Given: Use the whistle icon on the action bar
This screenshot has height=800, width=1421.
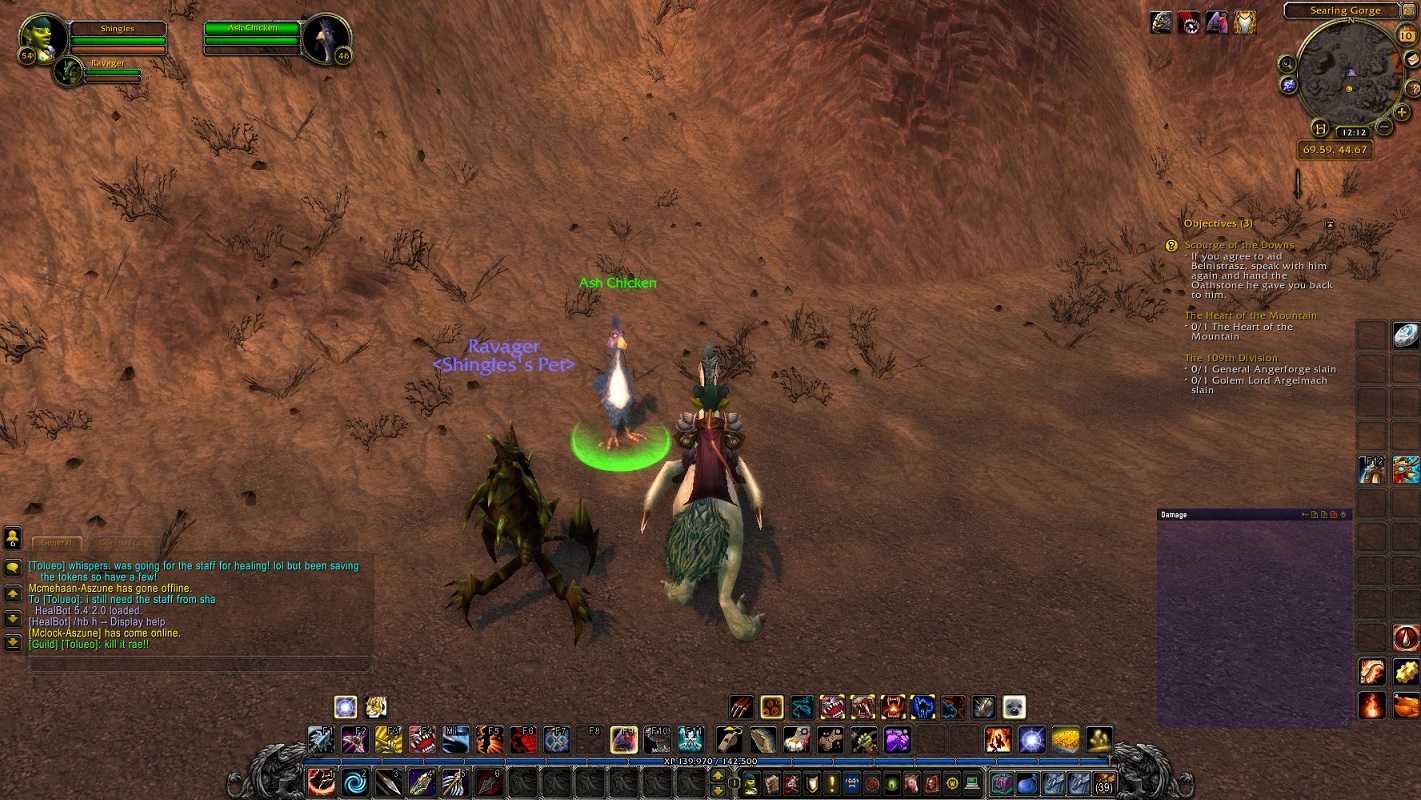Looking at the screenshot, I should pyautogui.click(x=730, y=740).
